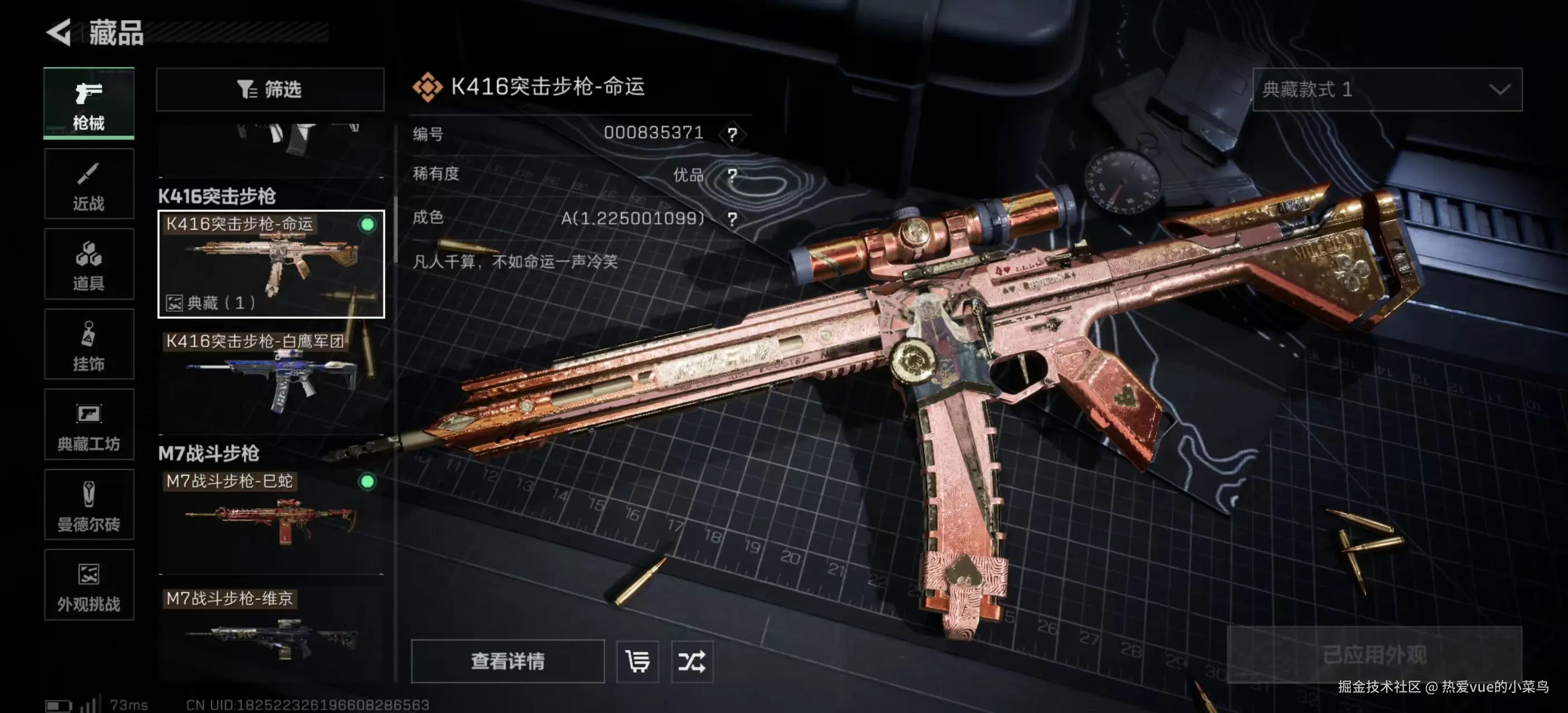
Task: Click the question mark beside 编号
Action: click(732, 134)
